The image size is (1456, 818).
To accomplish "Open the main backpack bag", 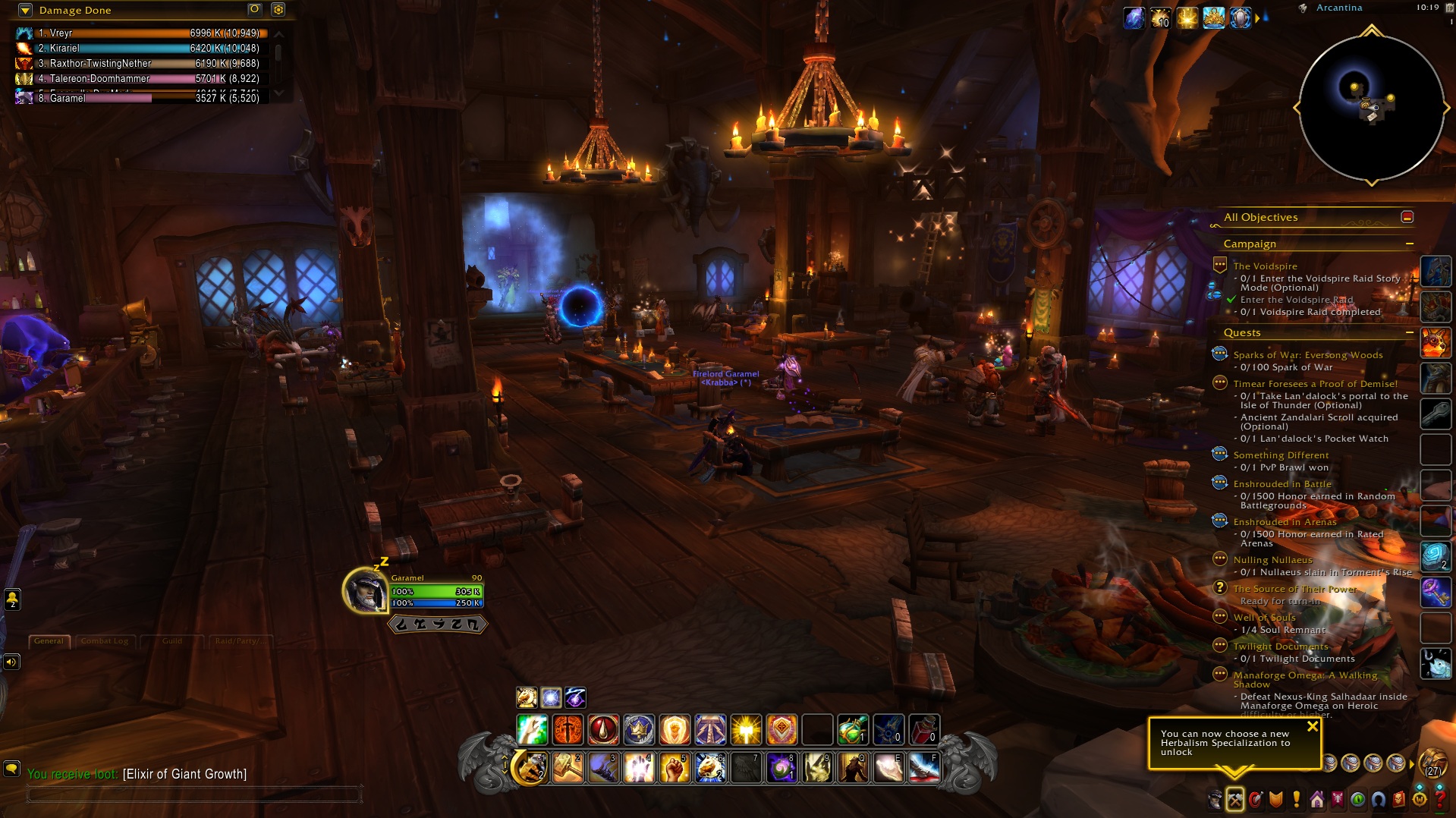I will point(1432,763).
